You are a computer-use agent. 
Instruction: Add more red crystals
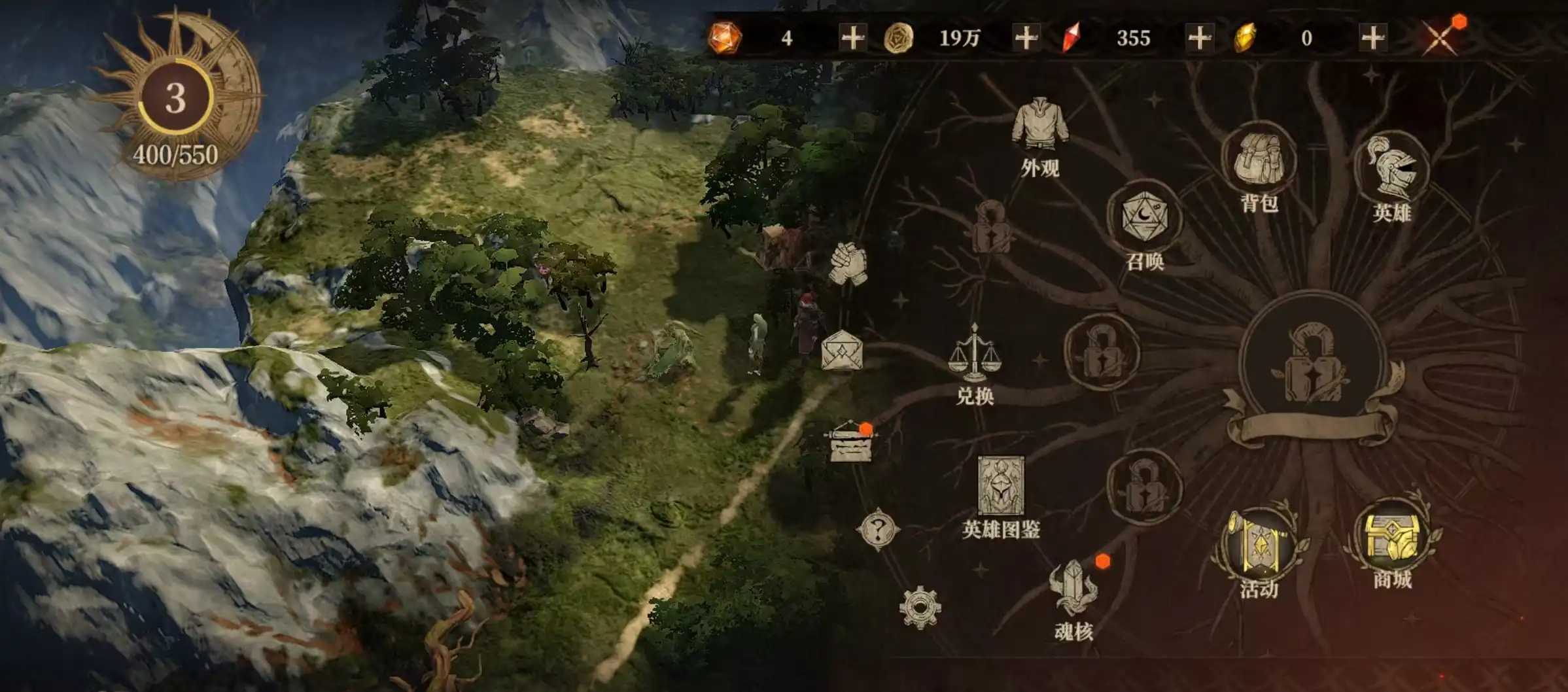coord(1199,38)
